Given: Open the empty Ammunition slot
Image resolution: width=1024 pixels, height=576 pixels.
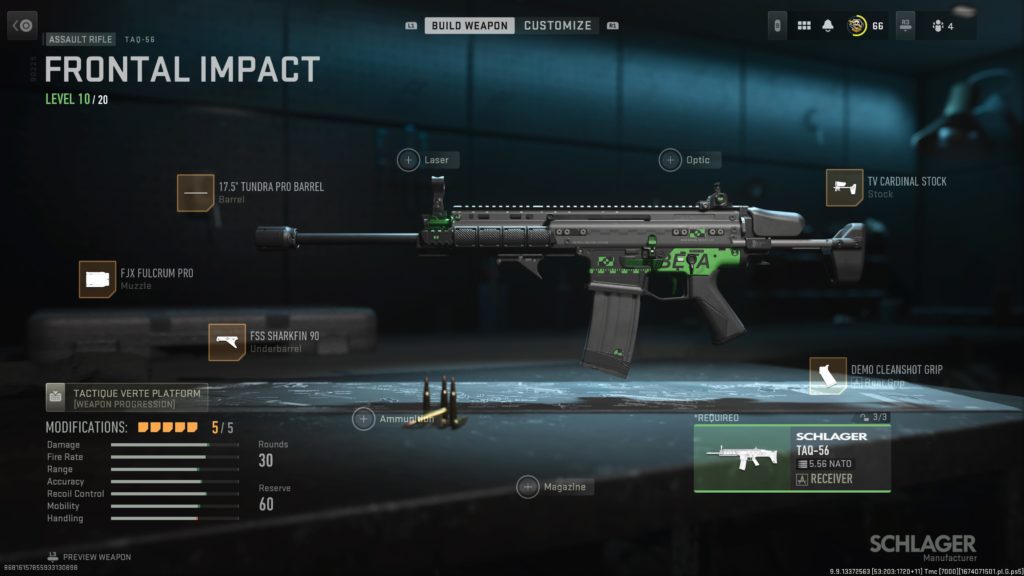Looking at the screenshot, I should pyautogui.click(x=364, y=419).
